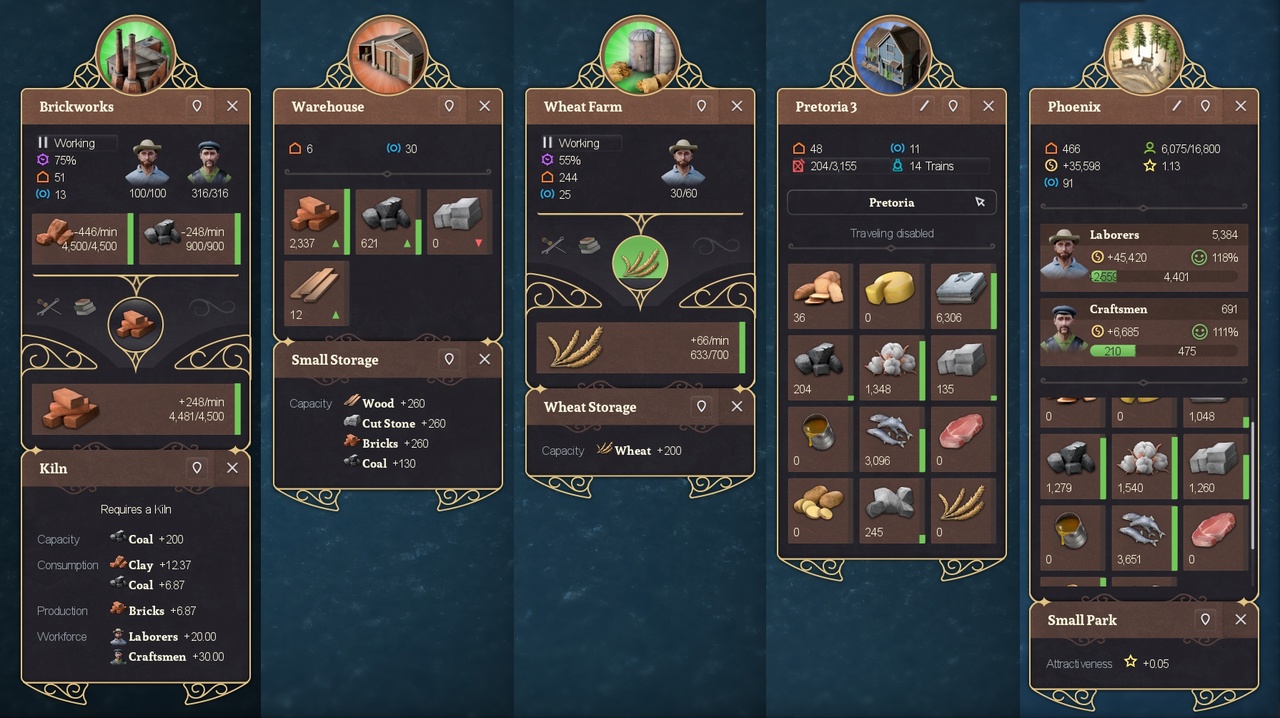Open the Laborers population row
Viewport: 1280px width, 718px height.
click(1144, 255)
